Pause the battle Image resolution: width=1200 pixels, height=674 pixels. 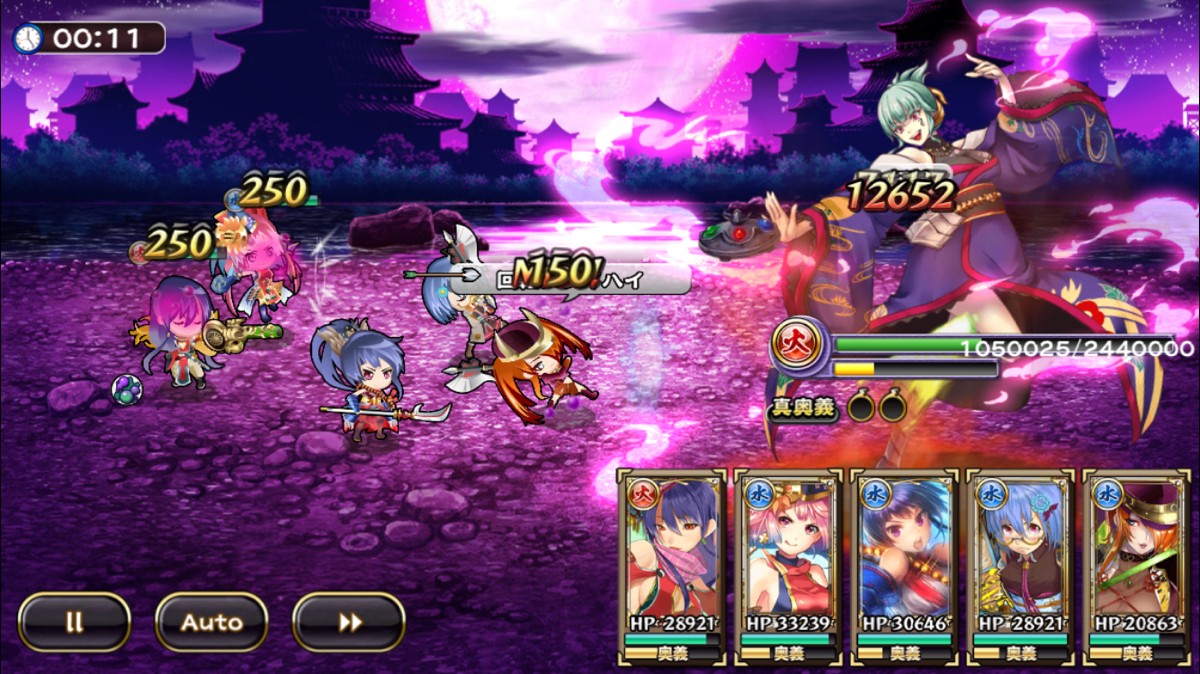(74, 622)
